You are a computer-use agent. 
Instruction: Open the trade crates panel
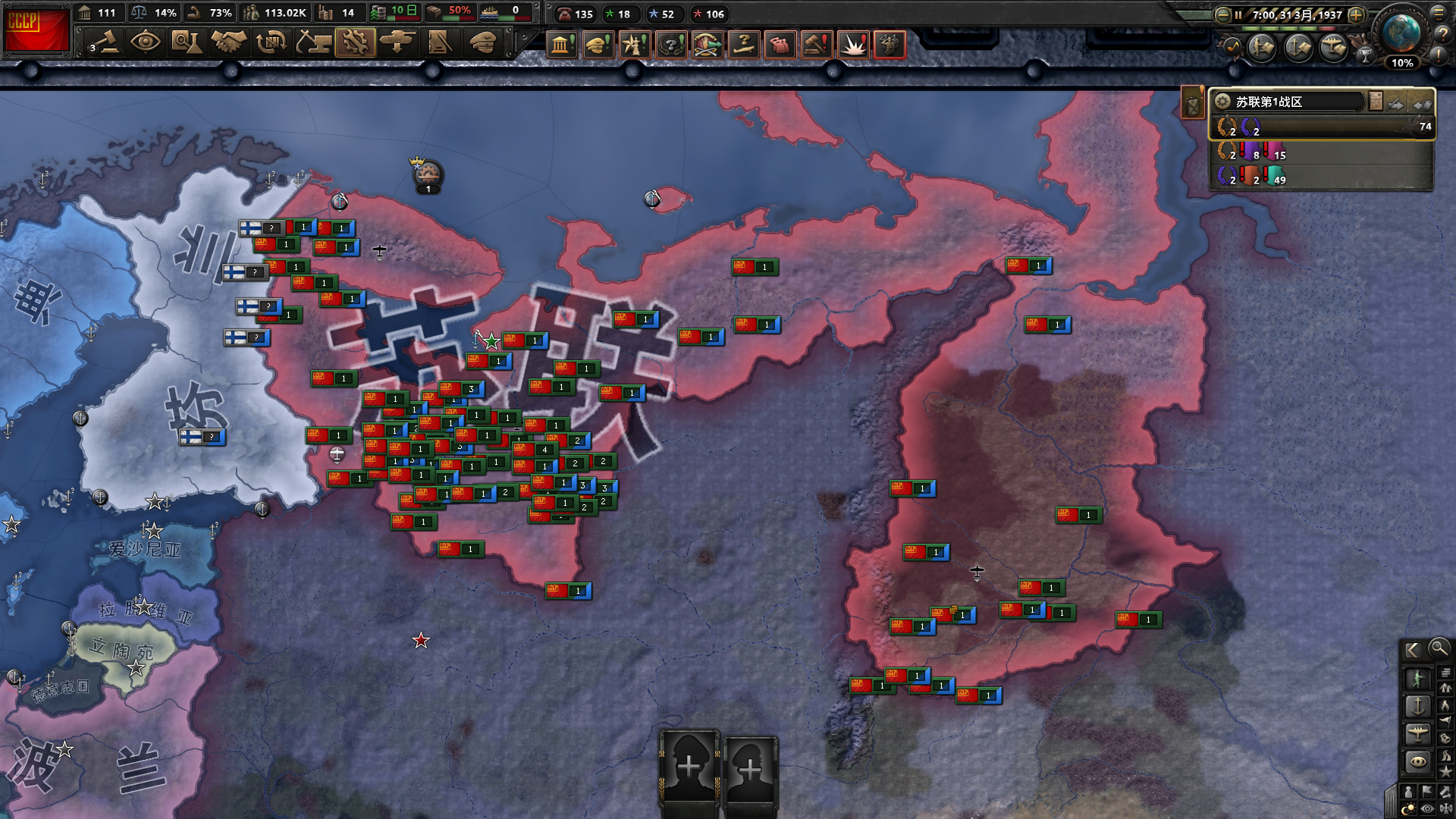(x=270, y=42)
